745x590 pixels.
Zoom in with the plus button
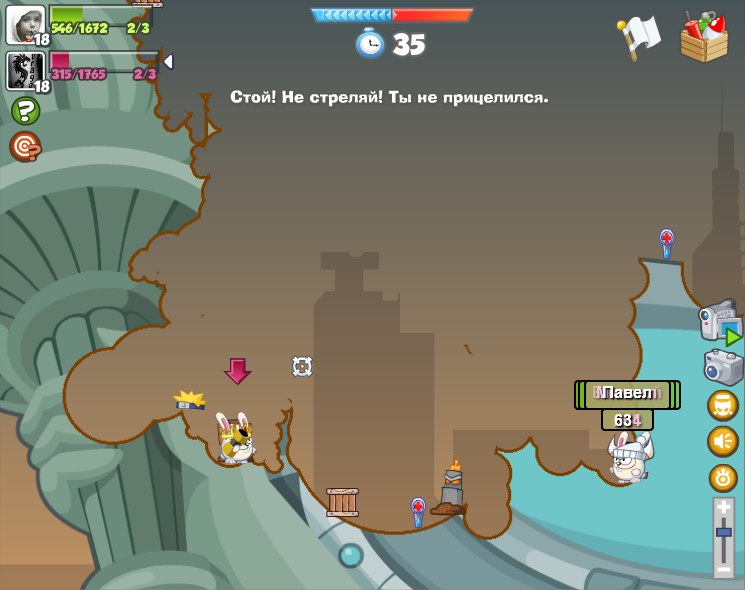724,508
